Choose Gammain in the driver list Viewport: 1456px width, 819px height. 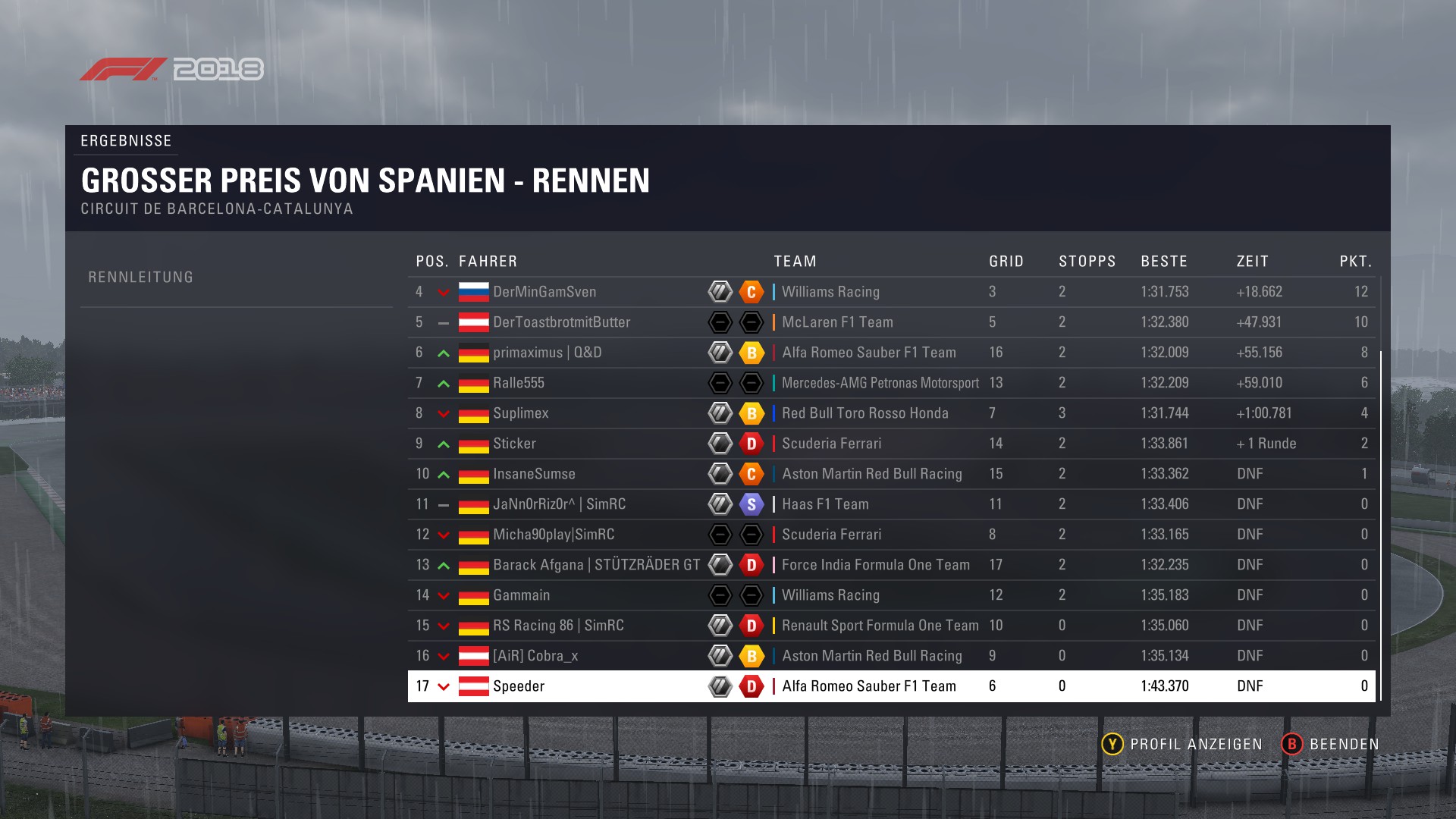pos(521,595)
